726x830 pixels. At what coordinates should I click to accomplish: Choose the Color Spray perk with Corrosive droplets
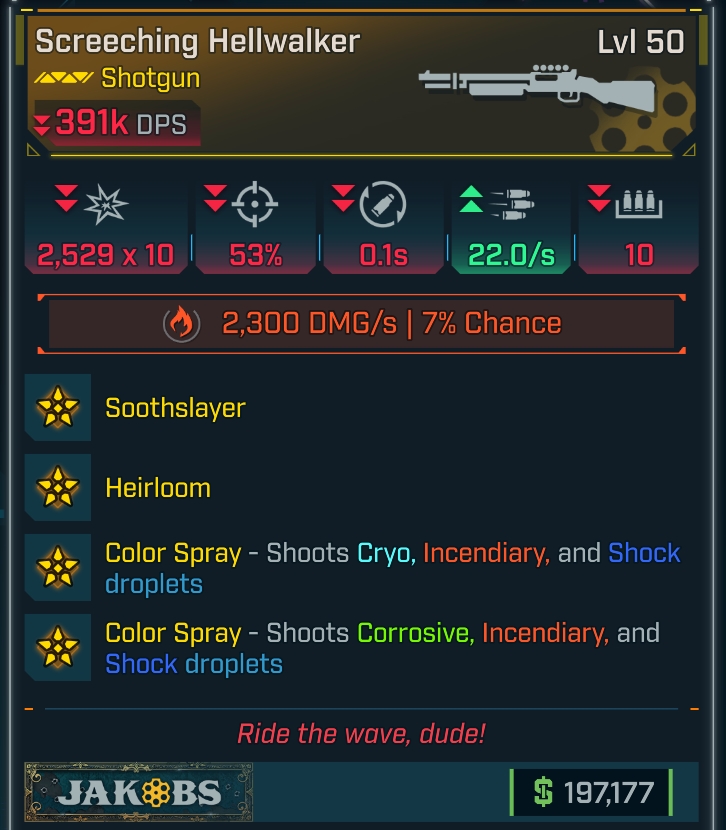coord(382,647)
